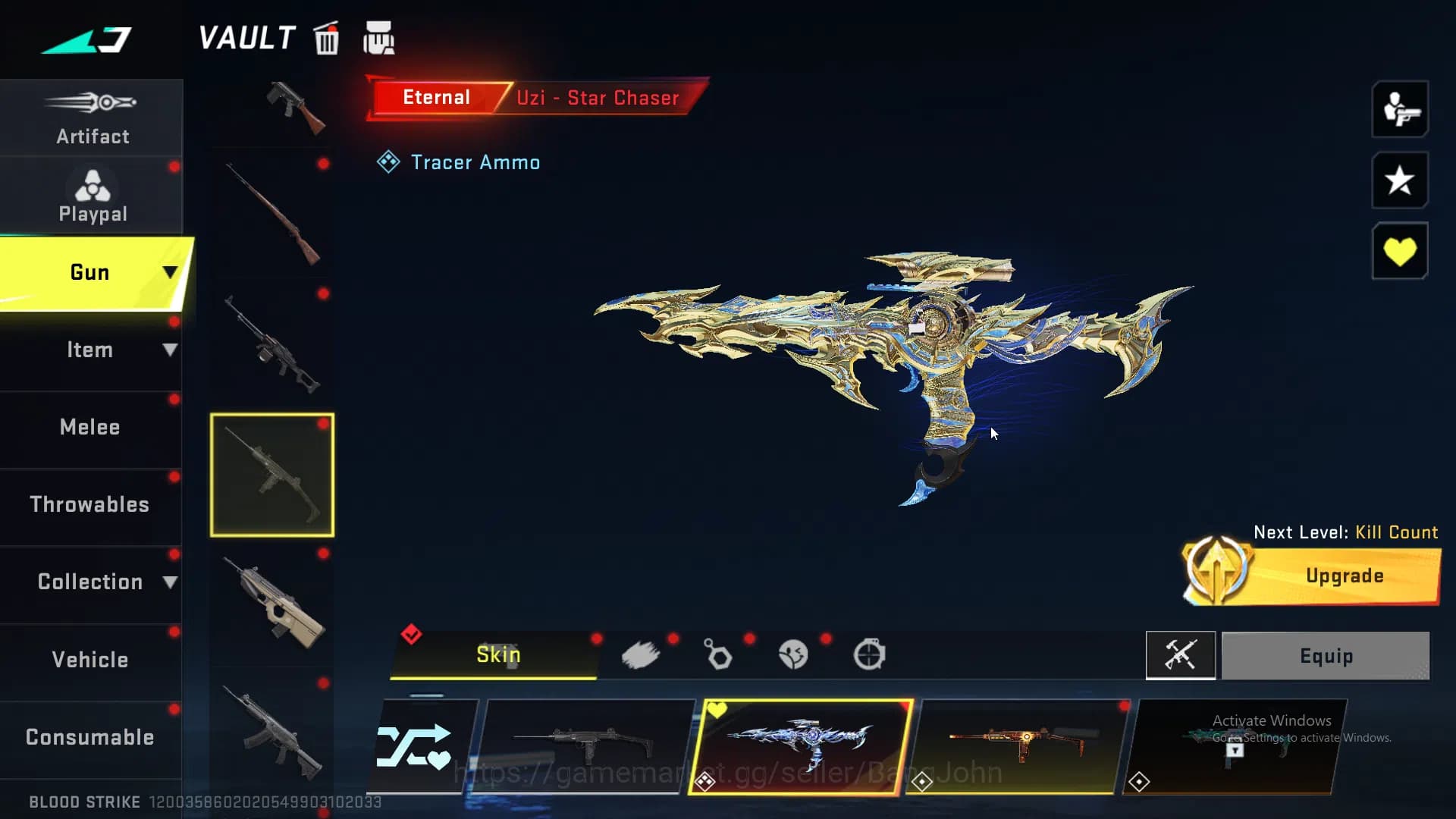Image resolution: width=1456 pixels, height=819 pixels.
Task: Toggle the star rating marker
Action: coord(1399,180)
